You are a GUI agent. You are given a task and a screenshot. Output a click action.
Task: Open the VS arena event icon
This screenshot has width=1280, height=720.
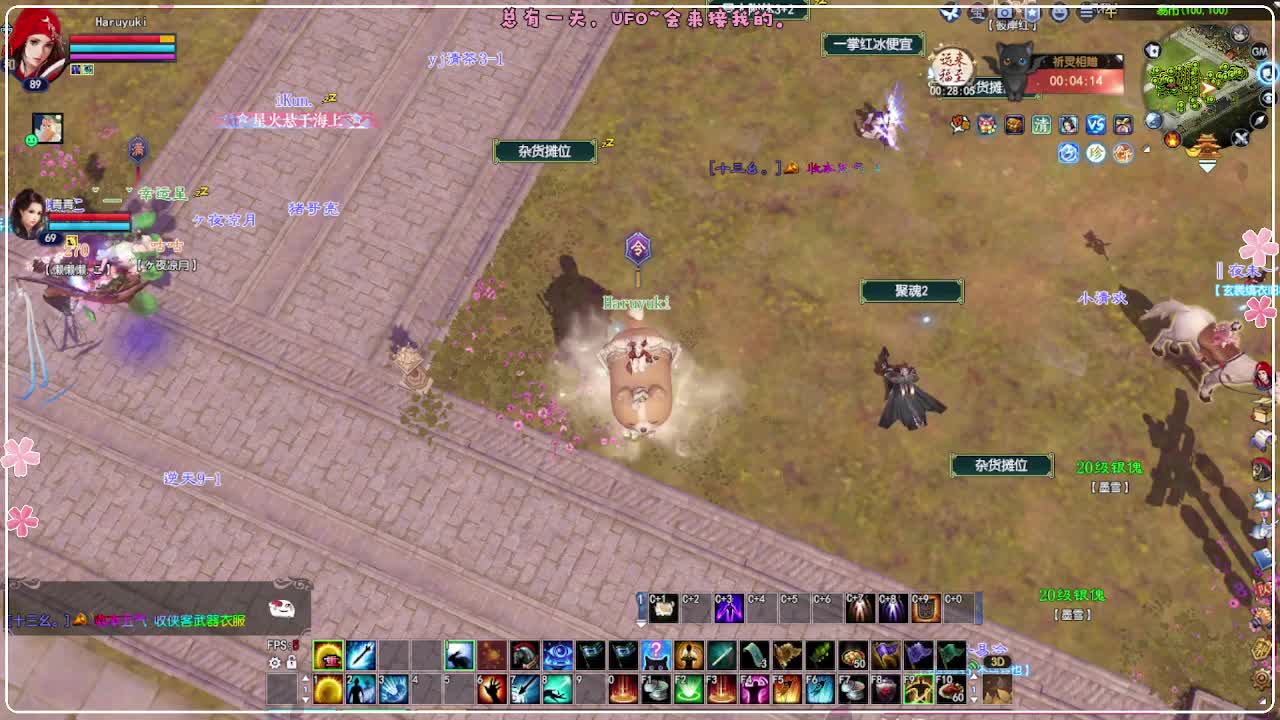pyautogui.click(x=1095, y=125)
